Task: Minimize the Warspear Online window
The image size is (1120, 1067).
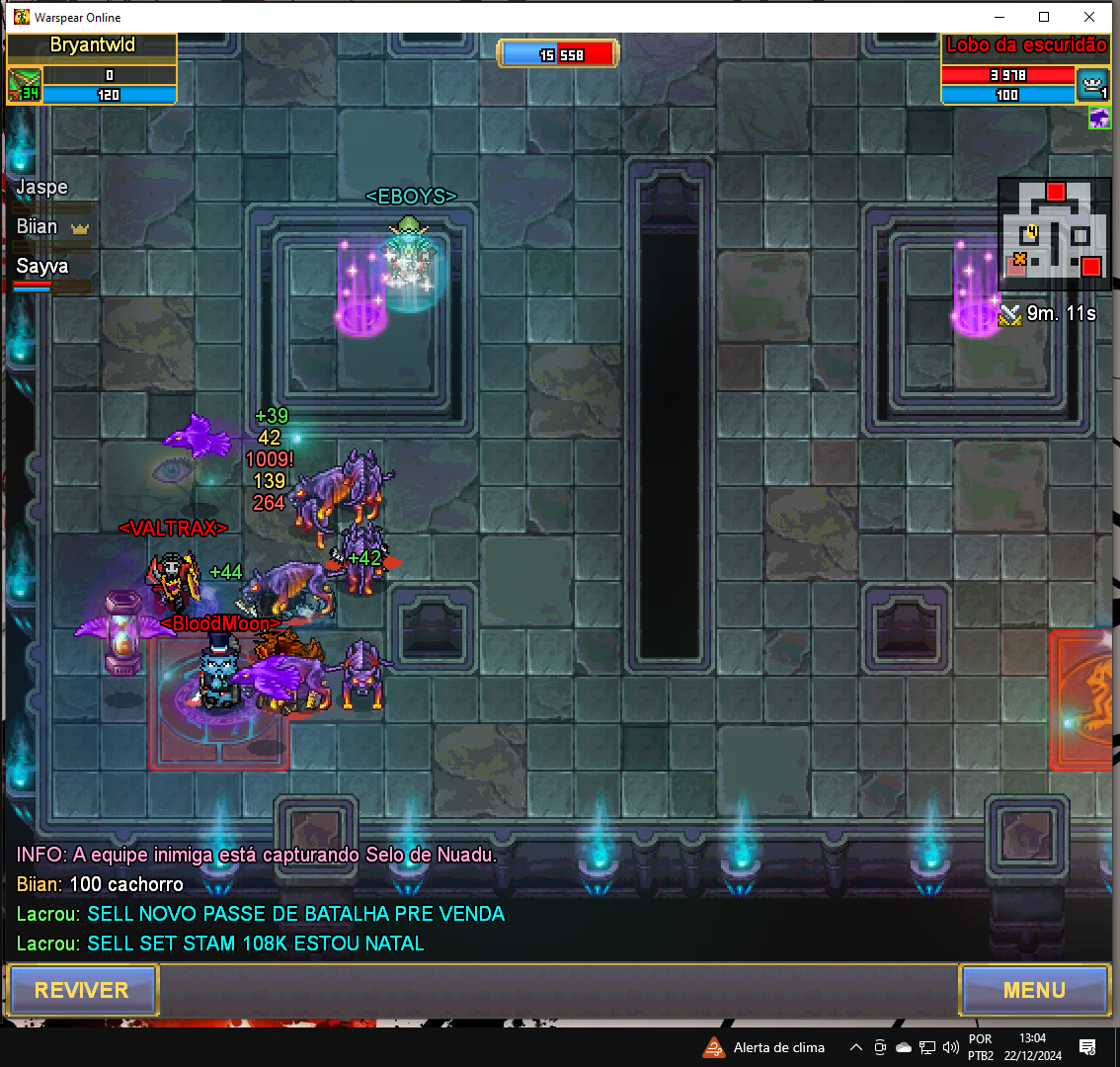Action: point(999,17)
